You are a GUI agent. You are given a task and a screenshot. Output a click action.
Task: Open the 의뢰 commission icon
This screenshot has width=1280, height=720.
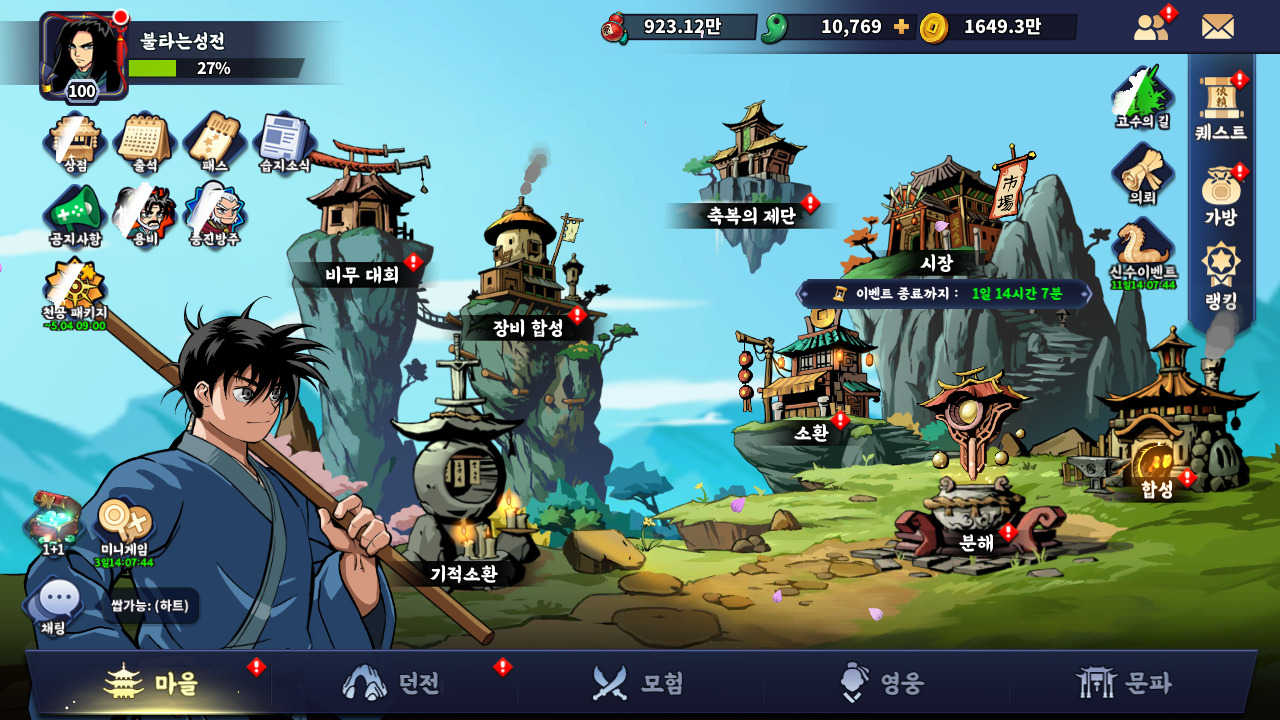click(x=1142, y=174)
